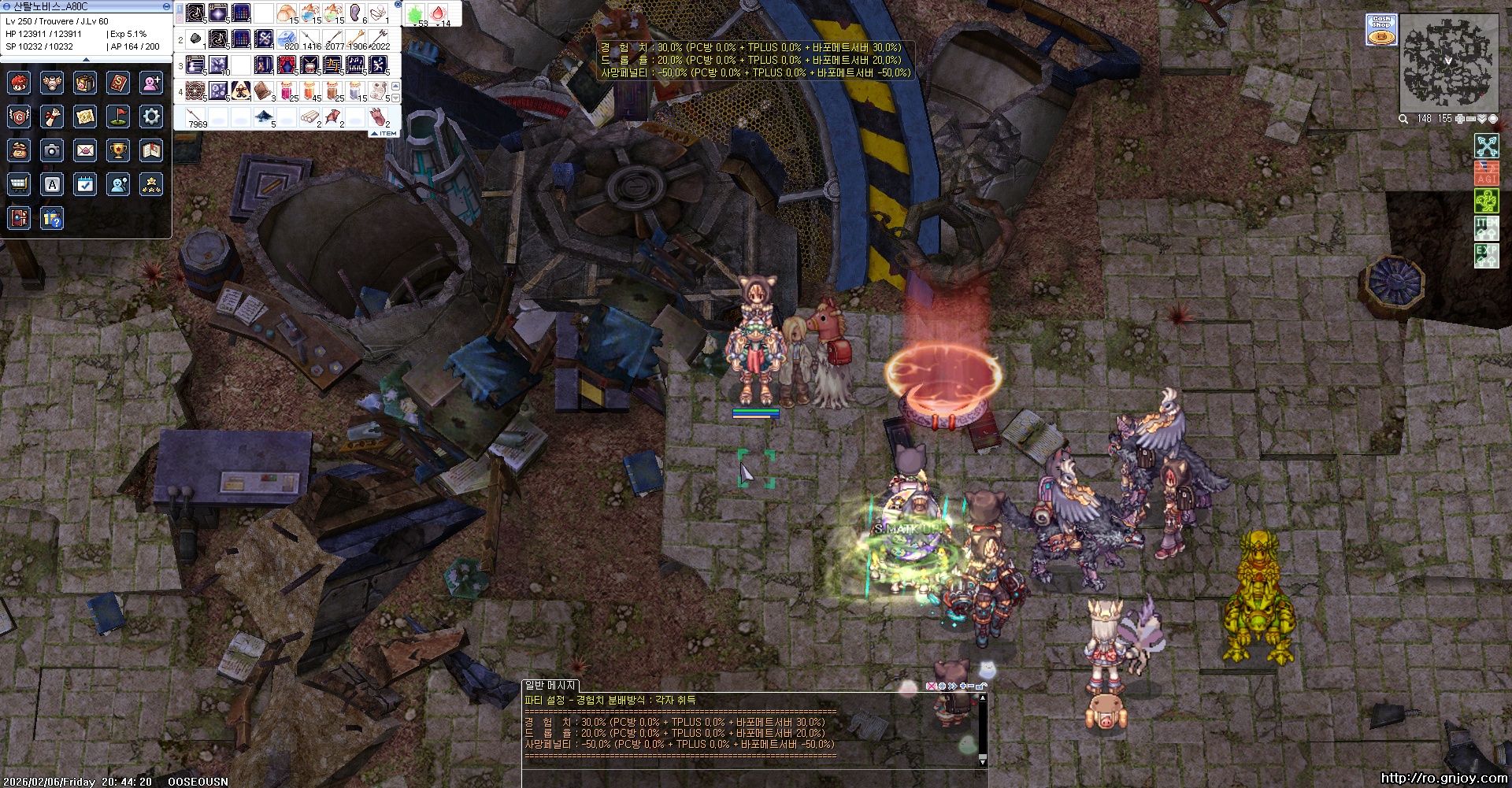Open the calendar check-in icon
The image size is (1512, 788).
pos(85,184)
